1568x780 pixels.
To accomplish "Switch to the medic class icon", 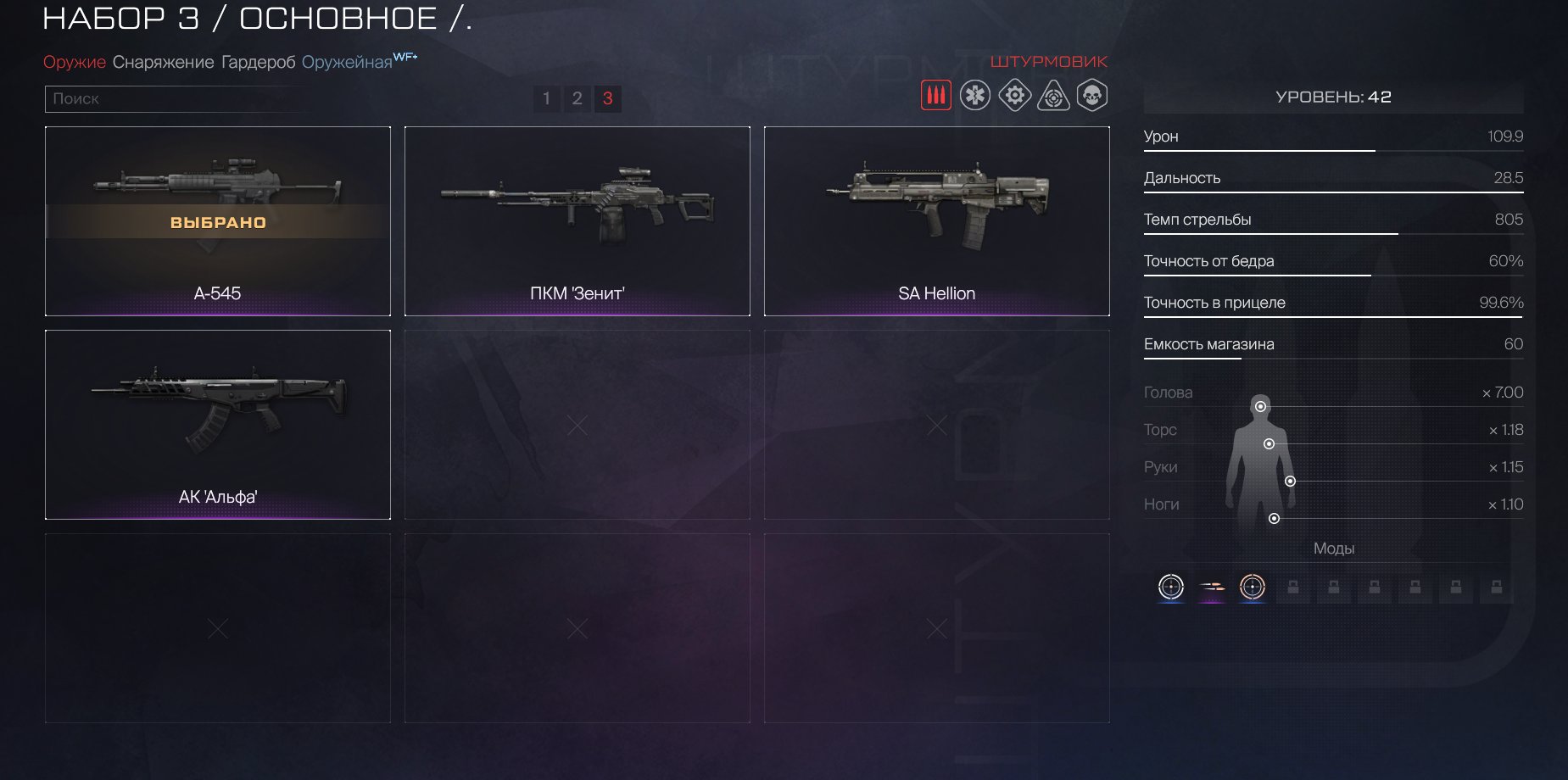I will (975, 96).
